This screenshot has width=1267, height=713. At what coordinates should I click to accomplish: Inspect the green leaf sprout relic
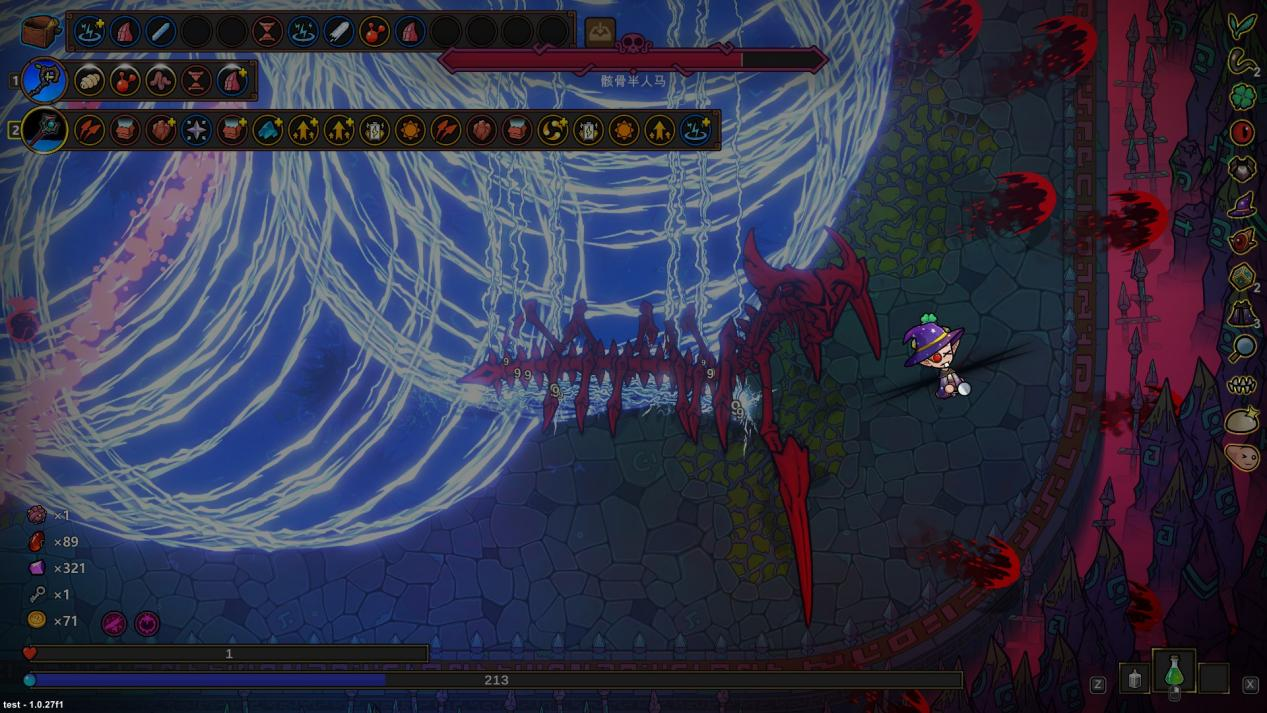[1242, 25]
